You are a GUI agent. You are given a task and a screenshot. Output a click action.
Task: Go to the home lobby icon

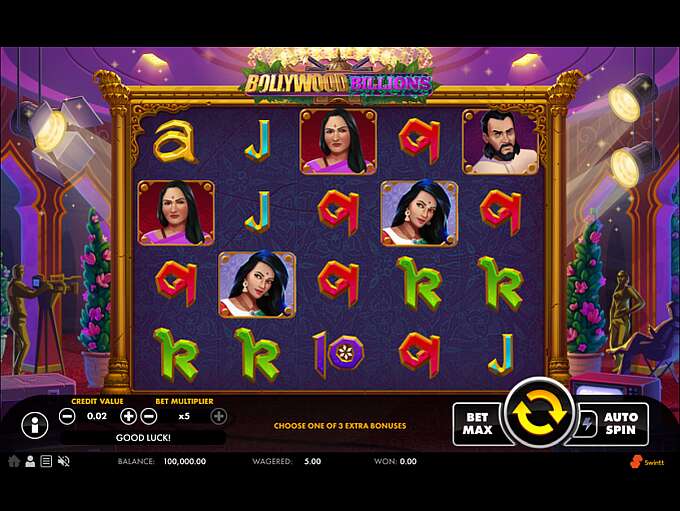pyautogui.click(x=14, y=461)
